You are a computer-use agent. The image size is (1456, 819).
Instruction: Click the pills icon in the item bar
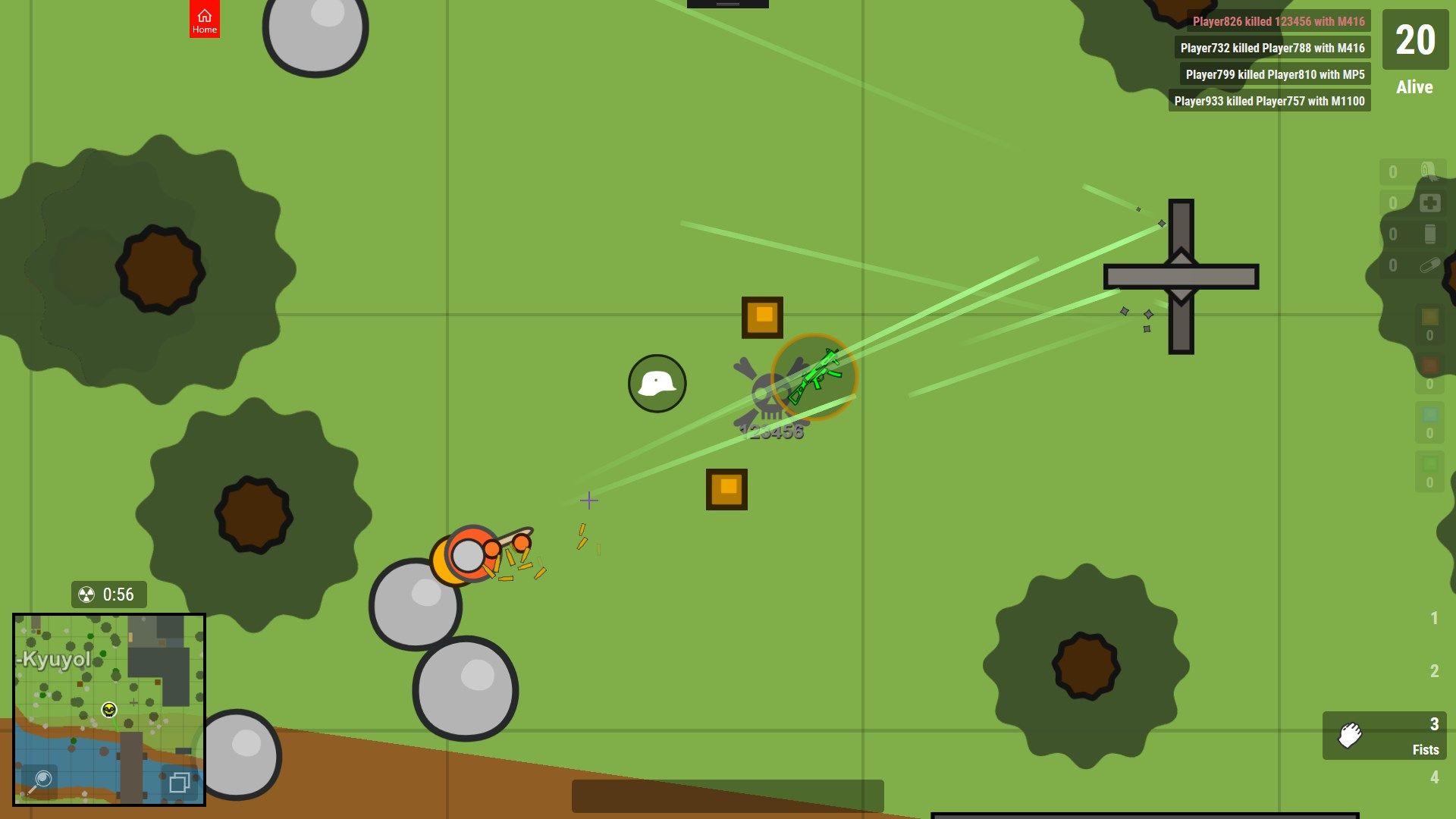click(x=1429, y=266)
